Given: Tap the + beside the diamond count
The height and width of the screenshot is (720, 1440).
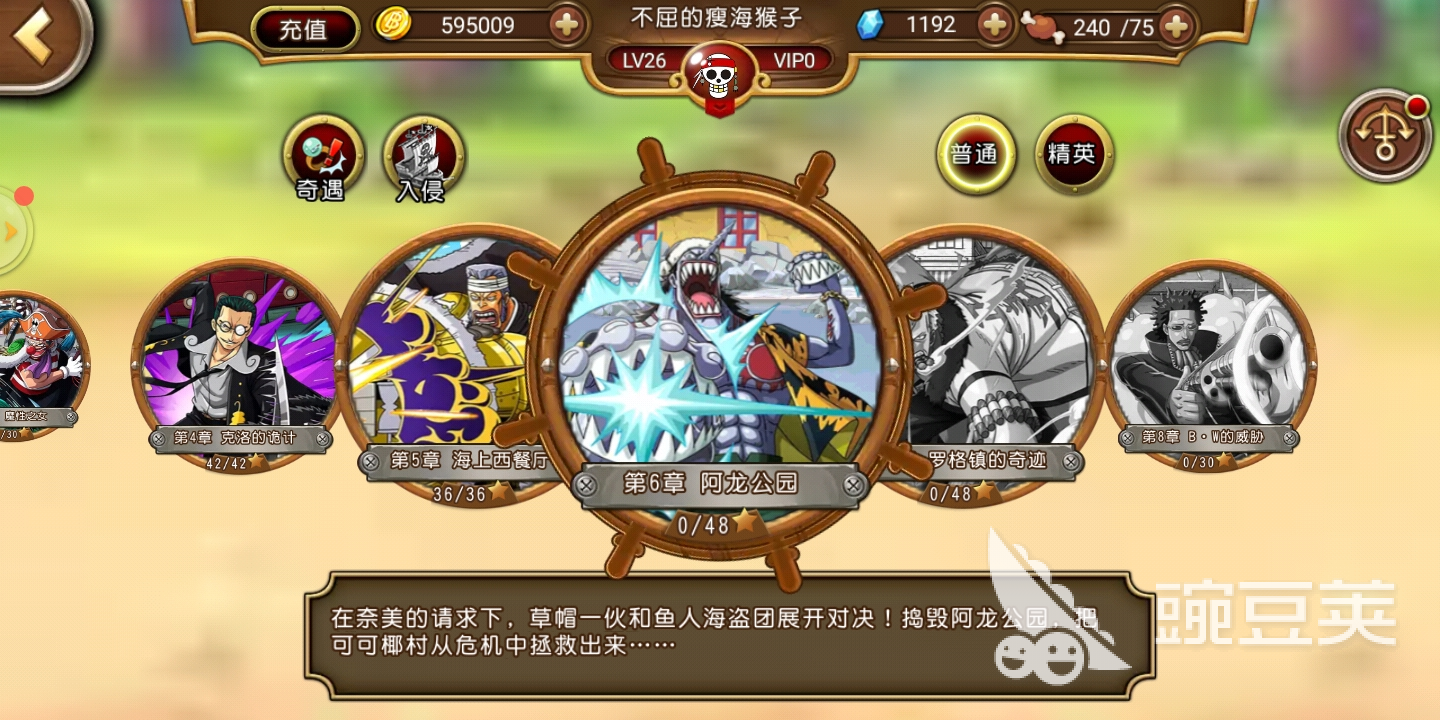Looking at the screenshot, I should pos(994,24).
